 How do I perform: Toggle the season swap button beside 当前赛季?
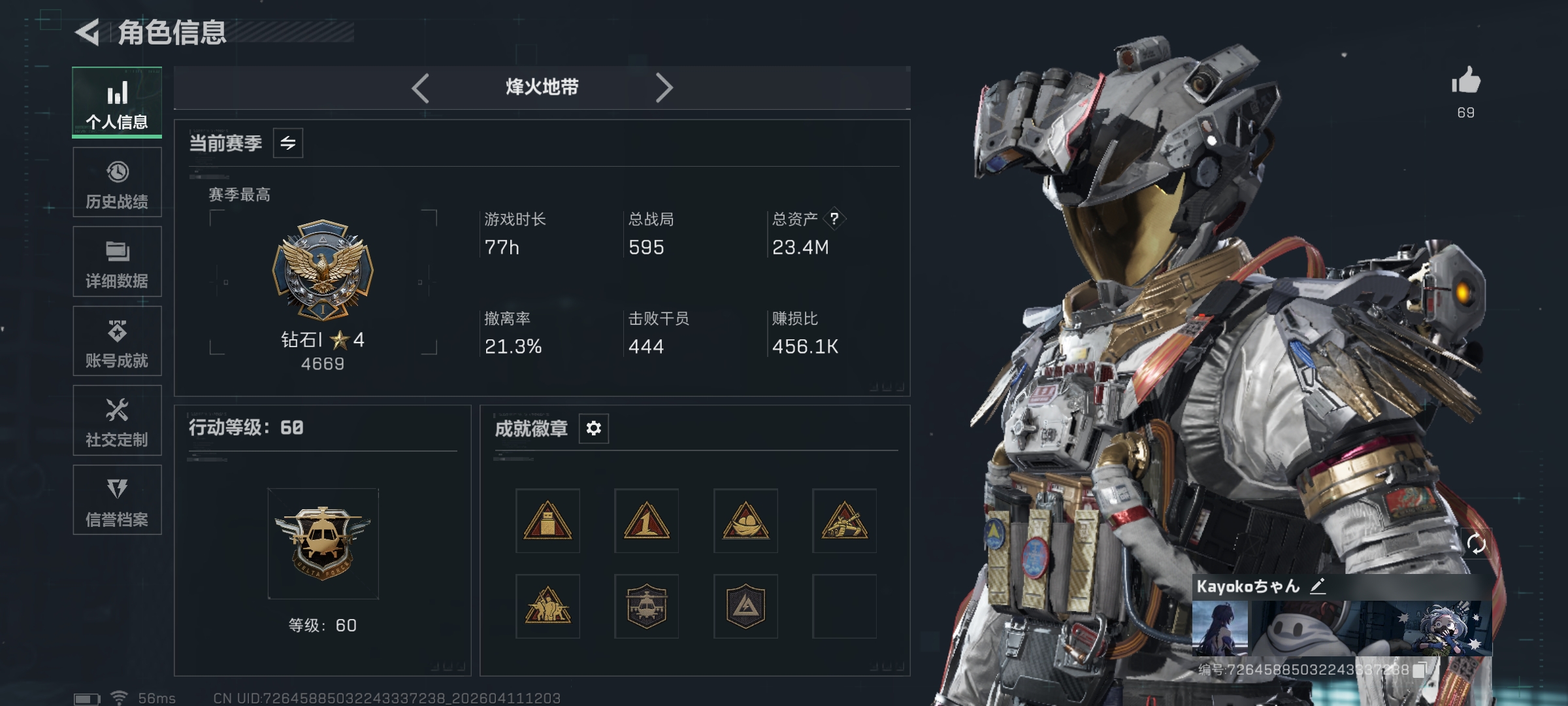tap(288, 143)
